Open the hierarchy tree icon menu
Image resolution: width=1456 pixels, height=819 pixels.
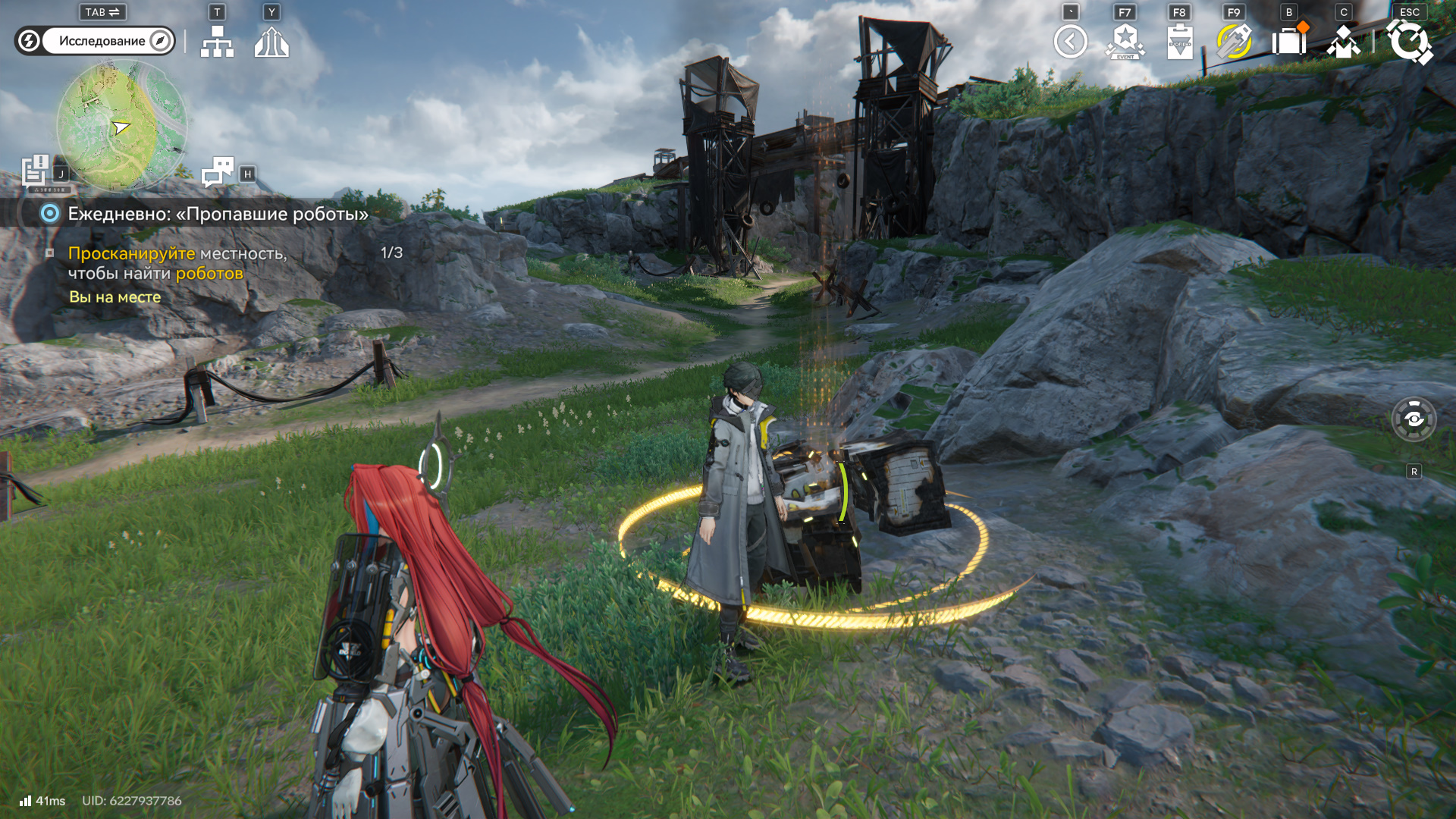pyautogui.click(x=217, y=42)
